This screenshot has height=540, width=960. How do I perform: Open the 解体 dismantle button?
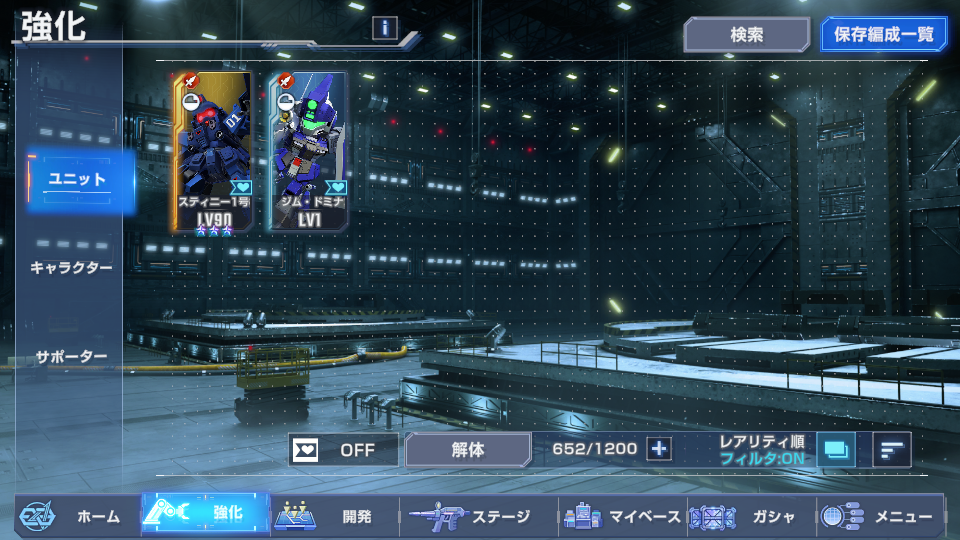467,450
